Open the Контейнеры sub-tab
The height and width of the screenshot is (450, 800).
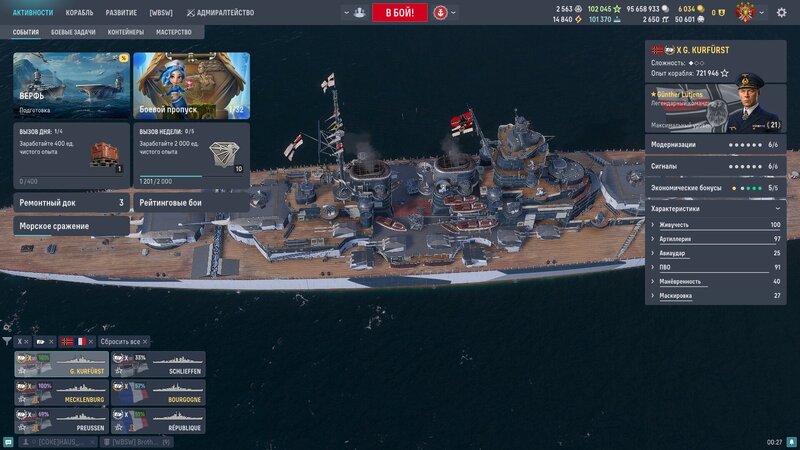point(125,32)
